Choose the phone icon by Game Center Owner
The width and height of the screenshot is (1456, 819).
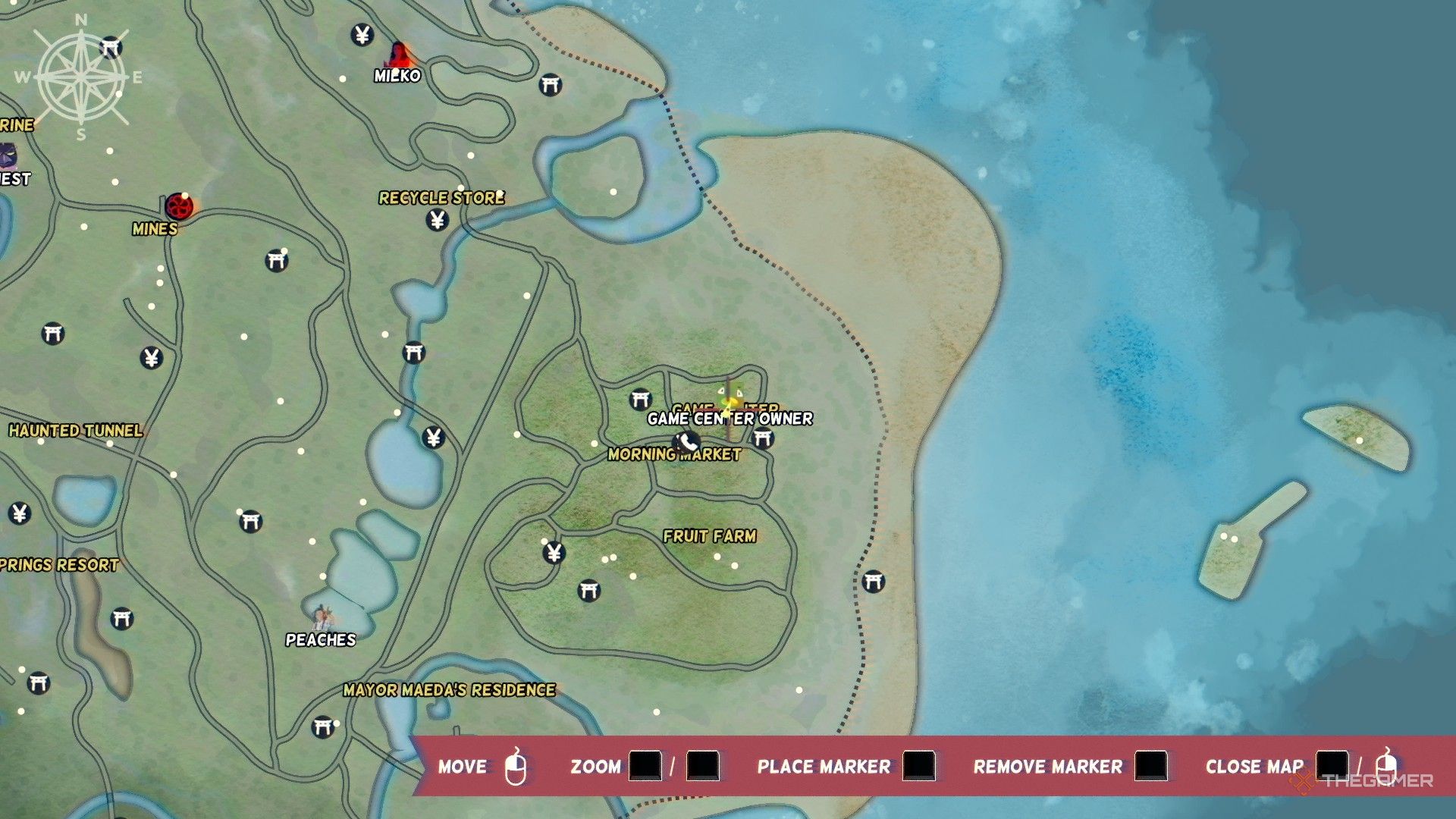[687, 441]
